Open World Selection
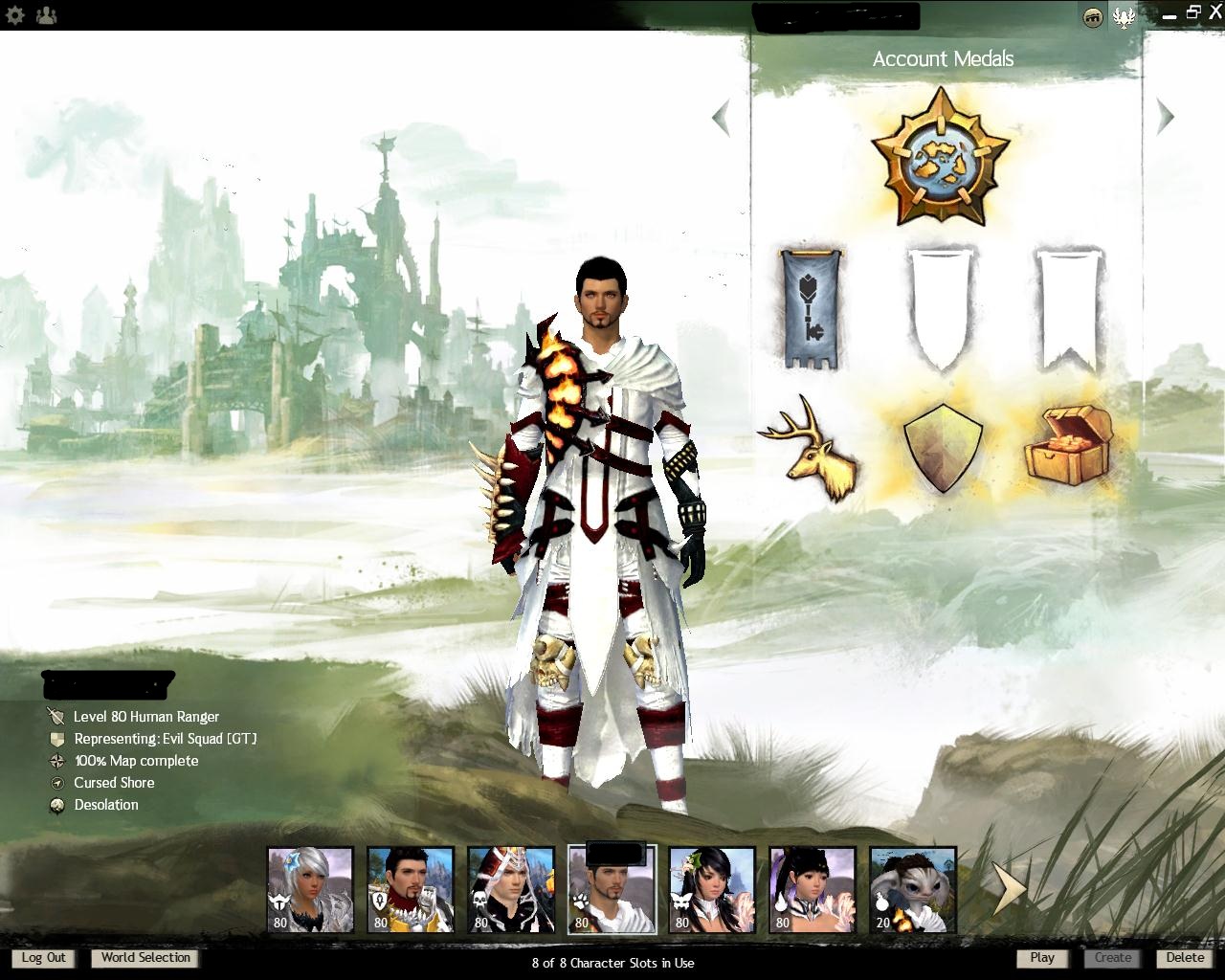Screen dimensions: 1225x980 pos(145,958)
